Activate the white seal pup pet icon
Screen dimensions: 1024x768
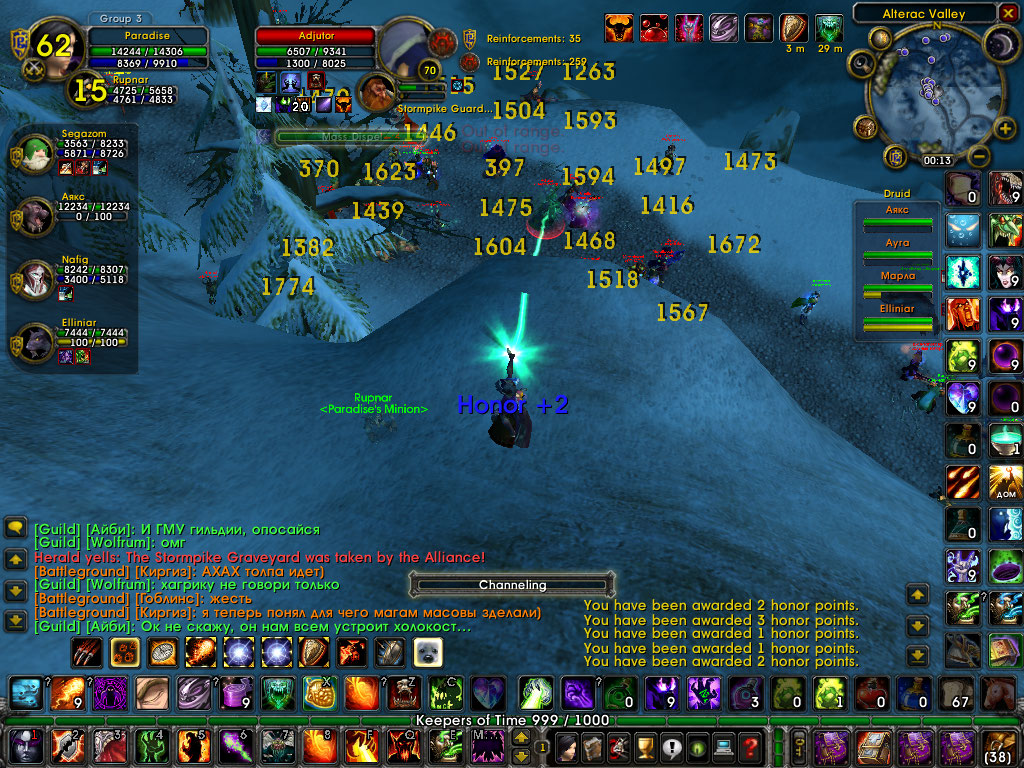coord(427,652)
